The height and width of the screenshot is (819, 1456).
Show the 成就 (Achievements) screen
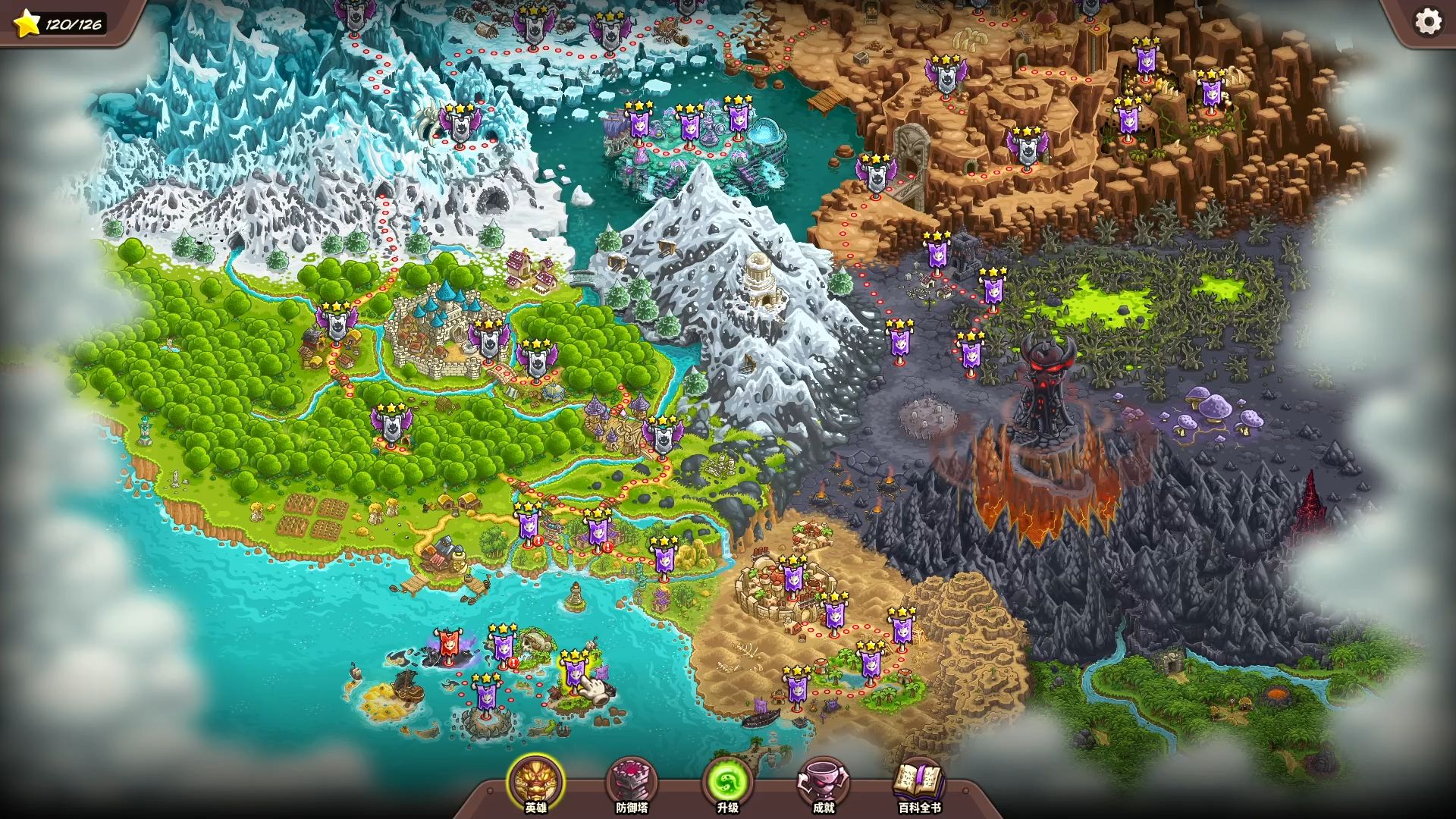[x=824, y=784]
